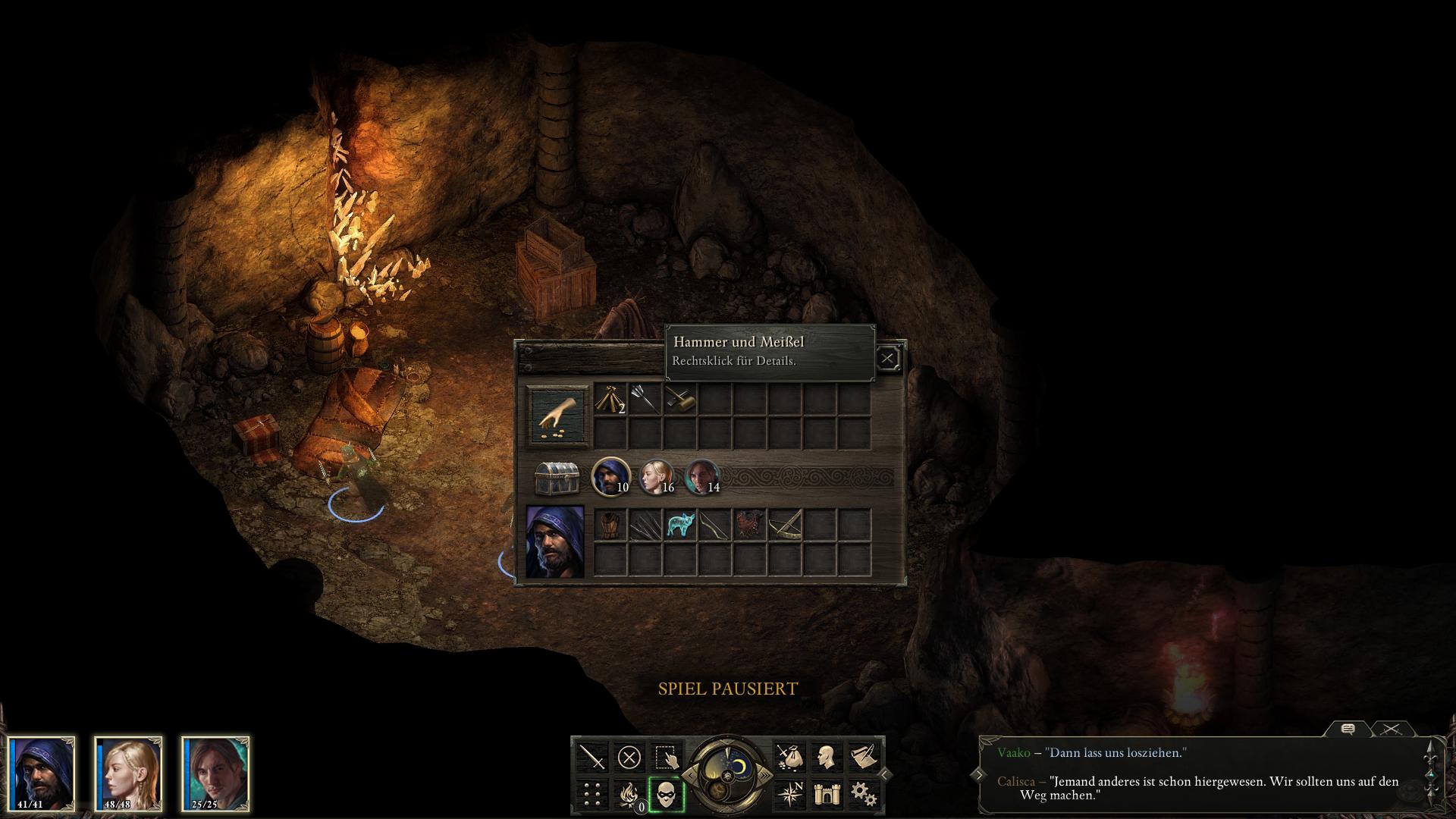Choose the brown-haired companion's round inventory portrait
This screenshot has height=819, width=1456.
point(701,477)
